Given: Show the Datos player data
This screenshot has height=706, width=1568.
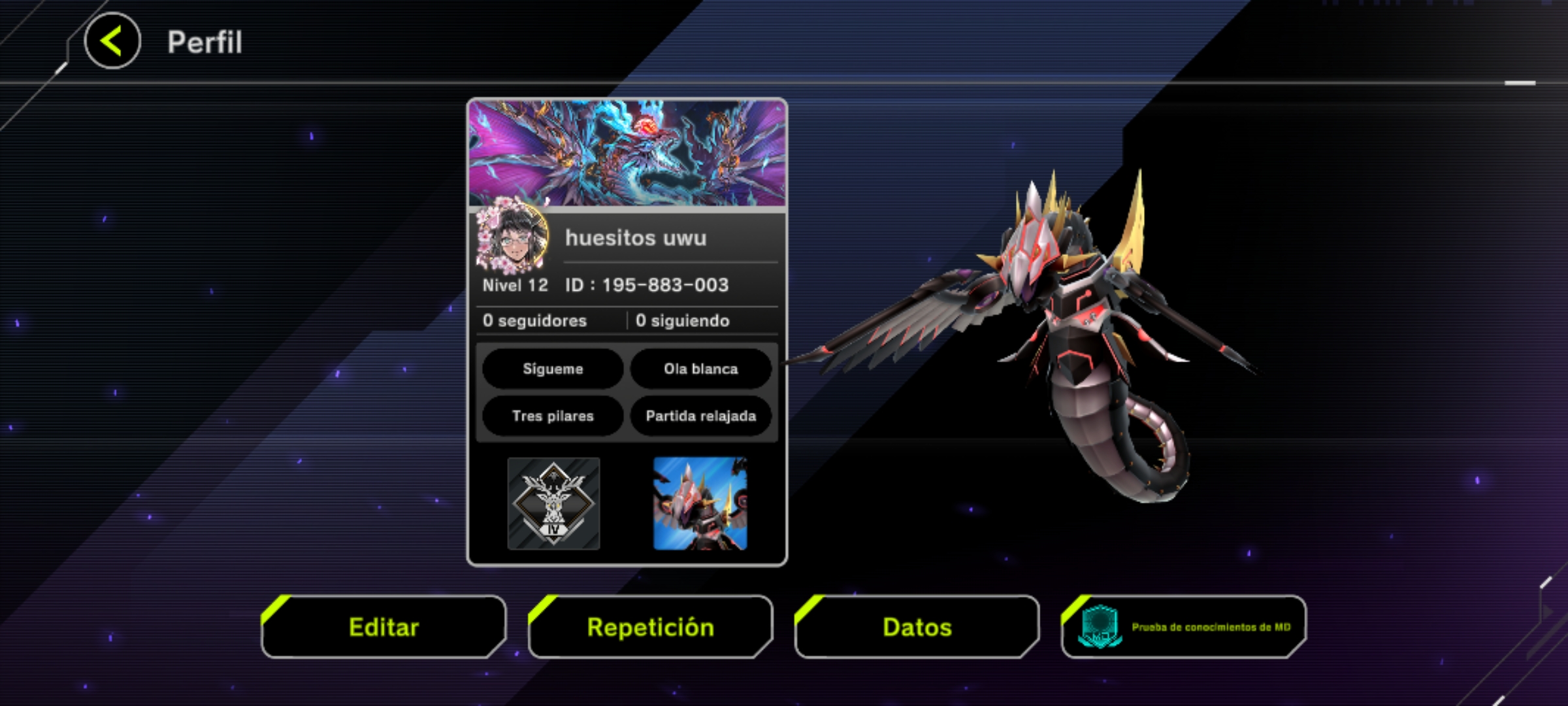Looking at the screenshot, I should [917, 627].
